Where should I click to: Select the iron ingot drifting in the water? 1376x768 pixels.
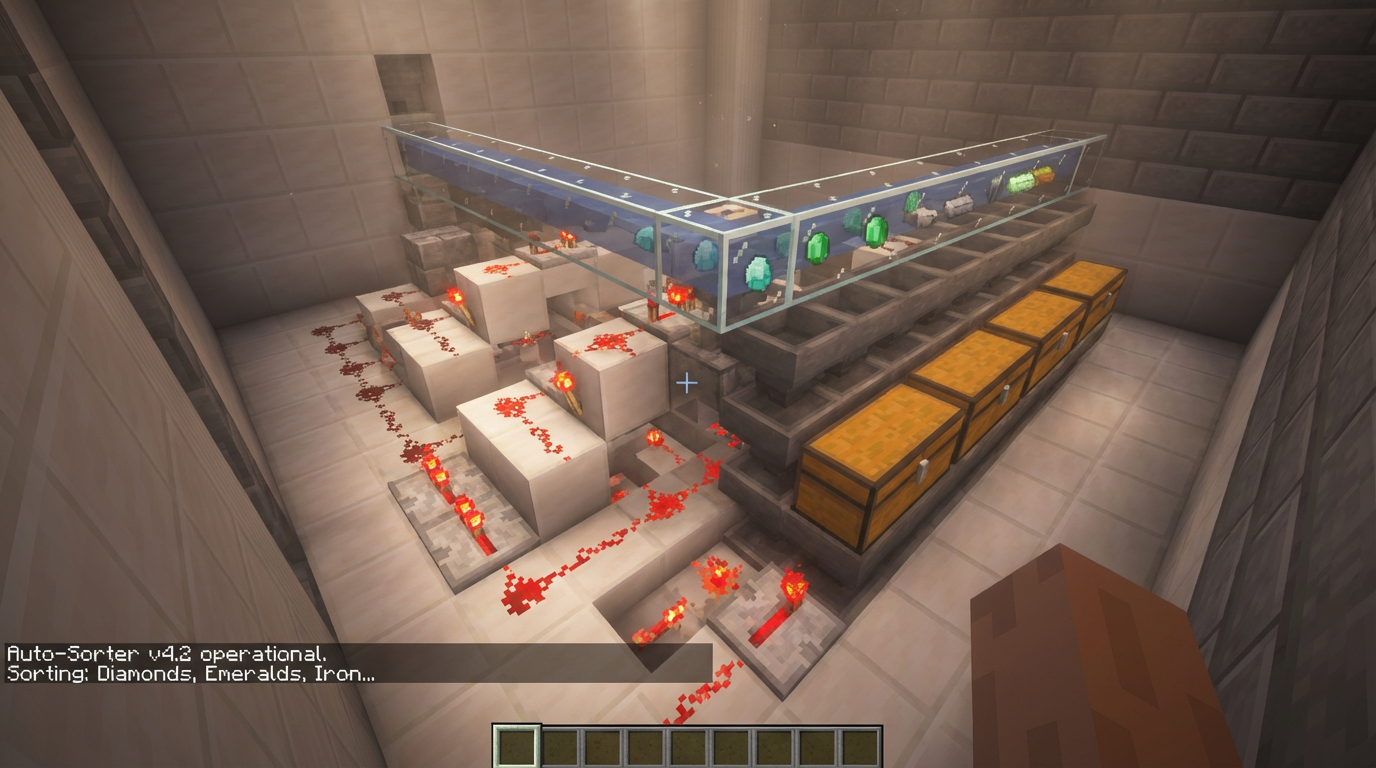point(956,208)
